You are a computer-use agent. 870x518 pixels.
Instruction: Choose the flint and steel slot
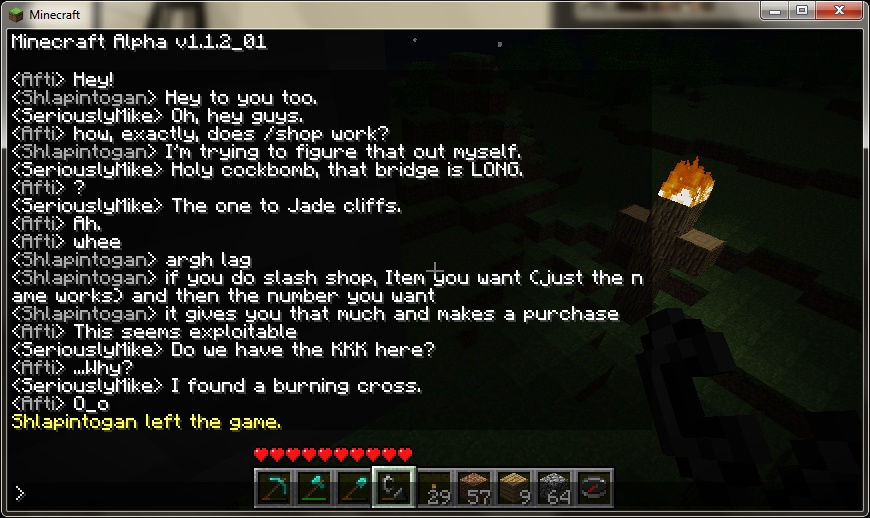pos(393,488)
